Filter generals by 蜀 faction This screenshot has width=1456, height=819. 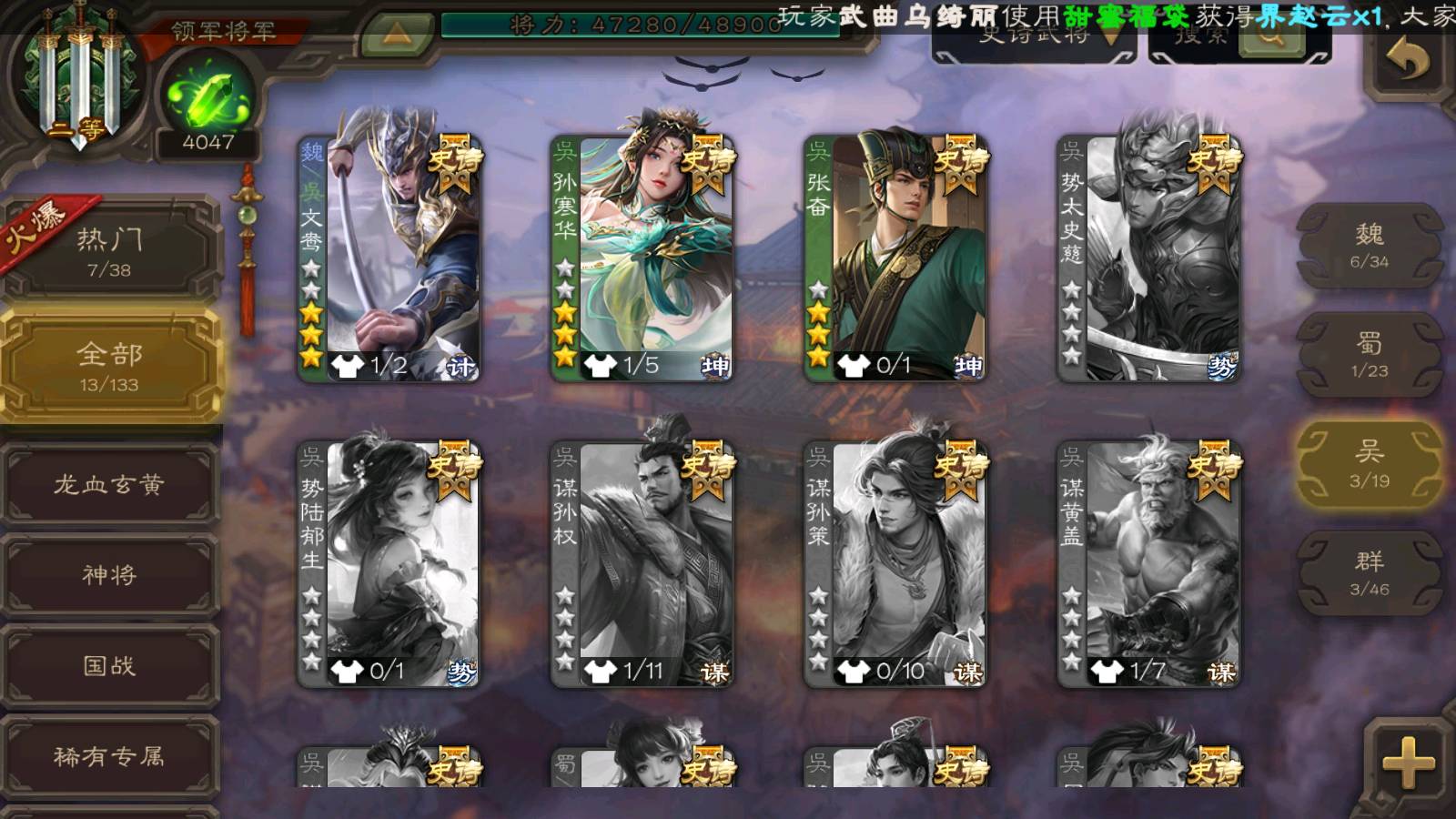click(1369, 355)
